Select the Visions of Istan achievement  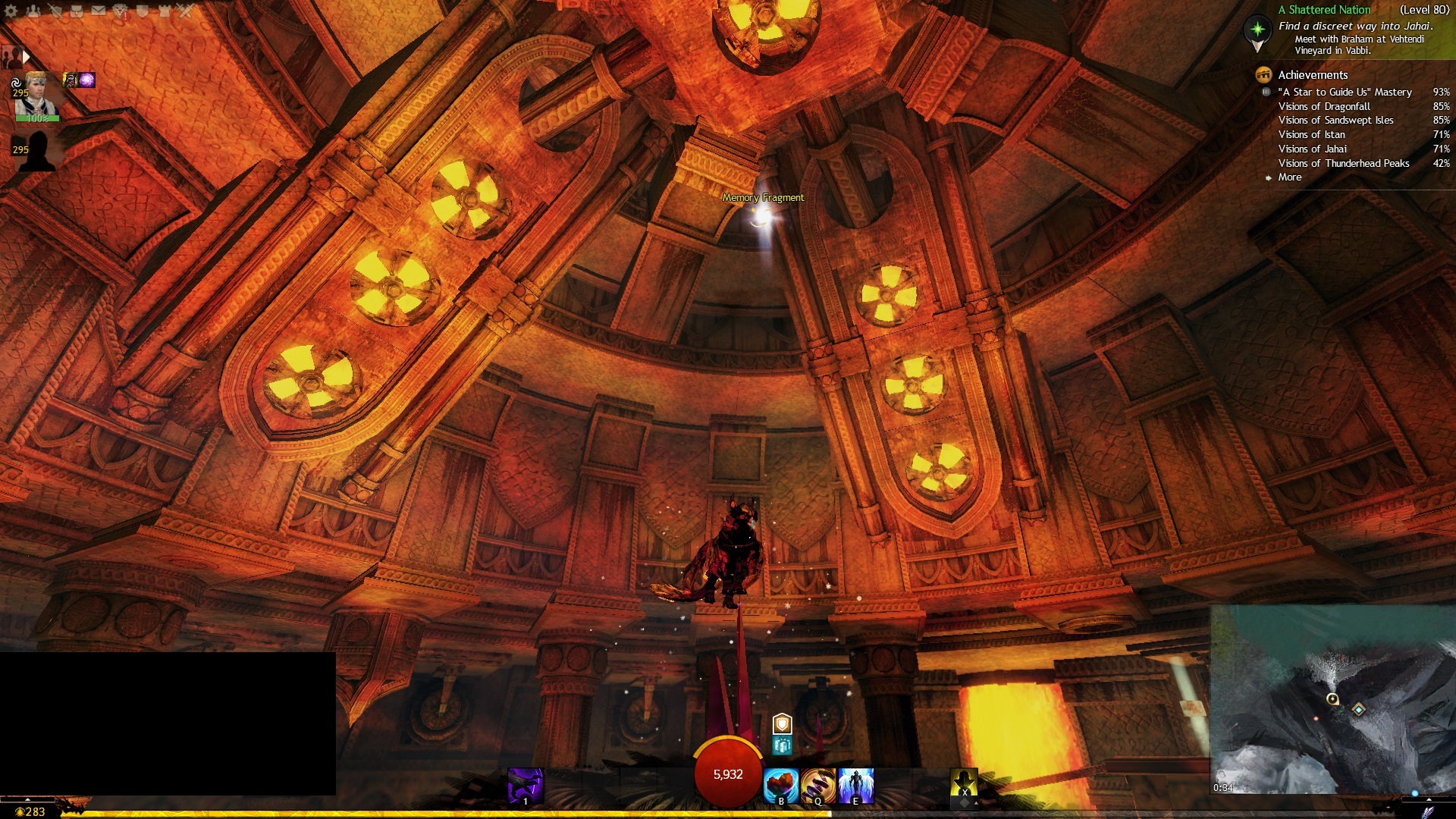(1312, 134)
